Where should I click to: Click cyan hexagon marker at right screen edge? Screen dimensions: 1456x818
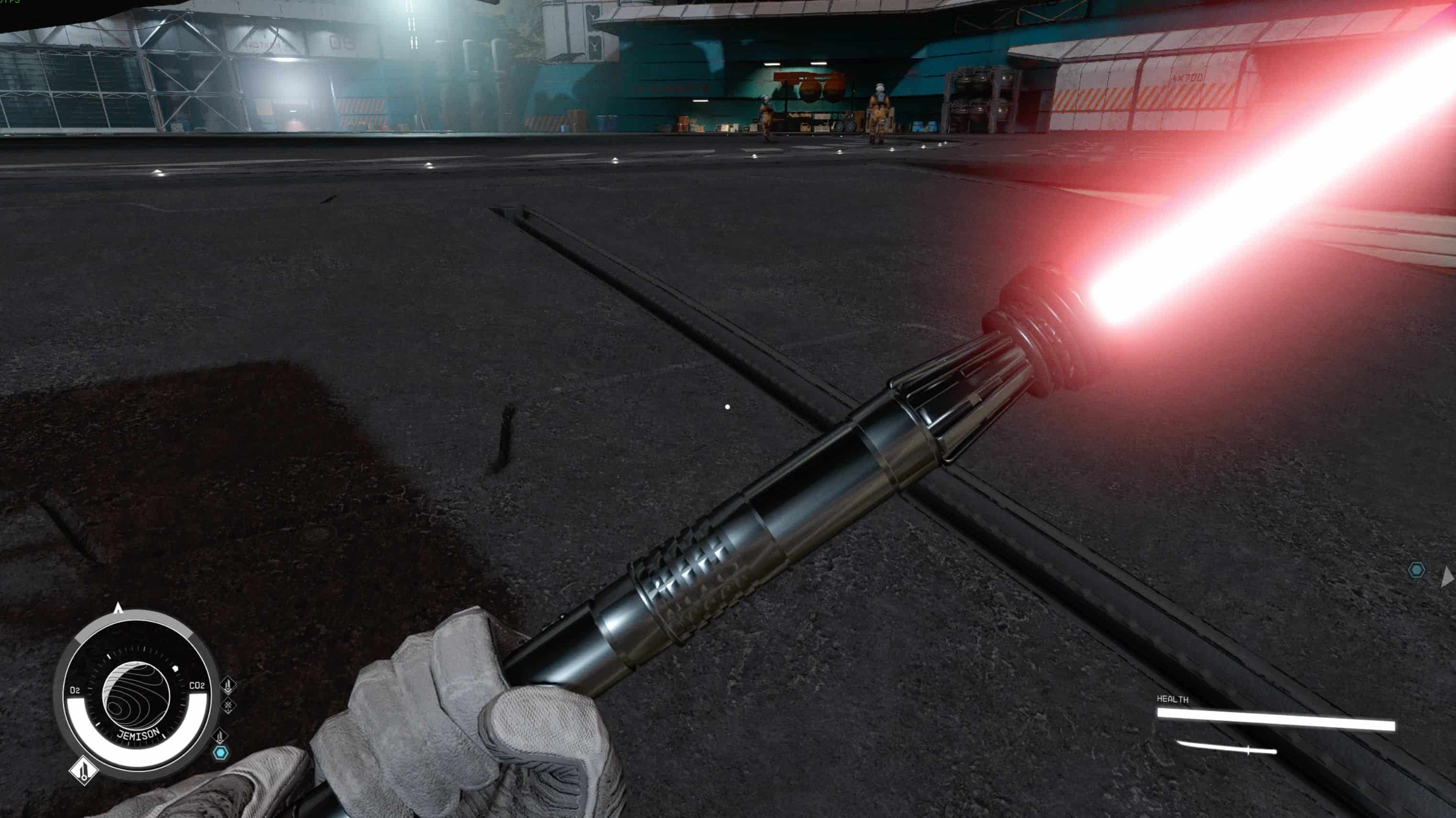(x=1416, y=570)
